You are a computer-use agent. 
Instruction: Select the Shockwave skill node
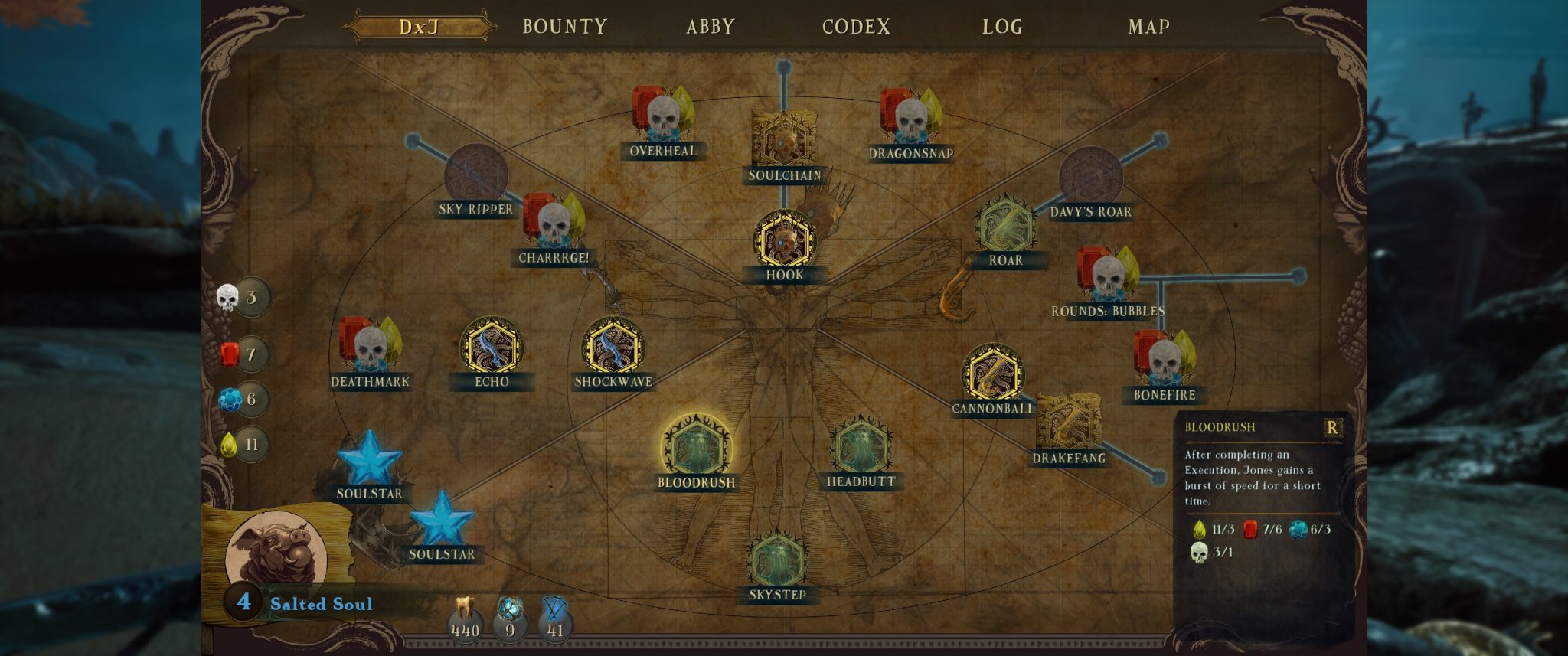tap(613, 348)
